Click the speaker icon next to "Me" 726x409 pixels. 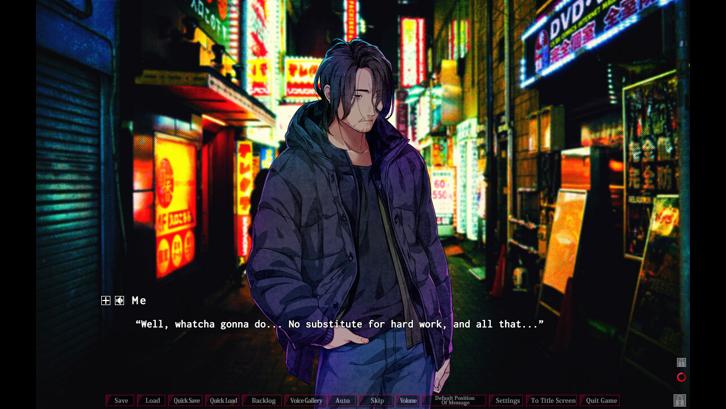click(119, 300)
